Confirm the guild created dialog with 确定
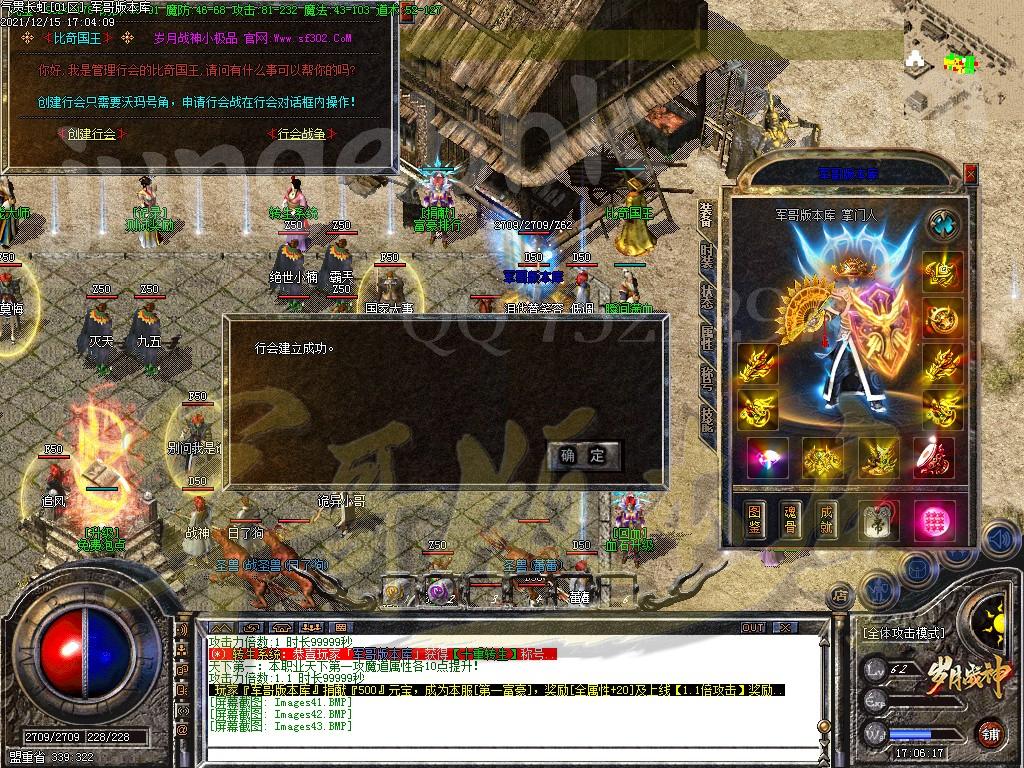This screenshot has width=1024, height=768. tap(584, 456)
